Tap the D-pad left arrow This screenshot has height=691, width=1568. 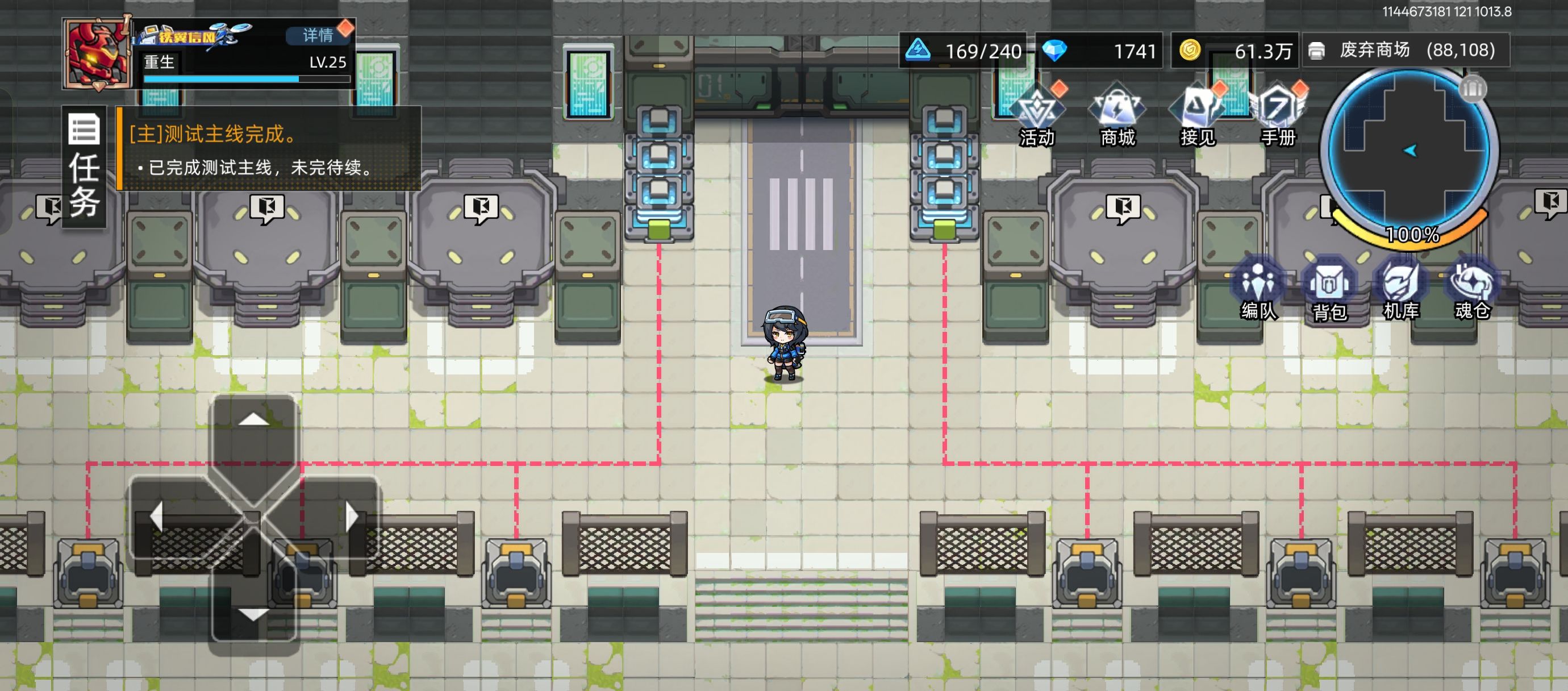[157, 517]
